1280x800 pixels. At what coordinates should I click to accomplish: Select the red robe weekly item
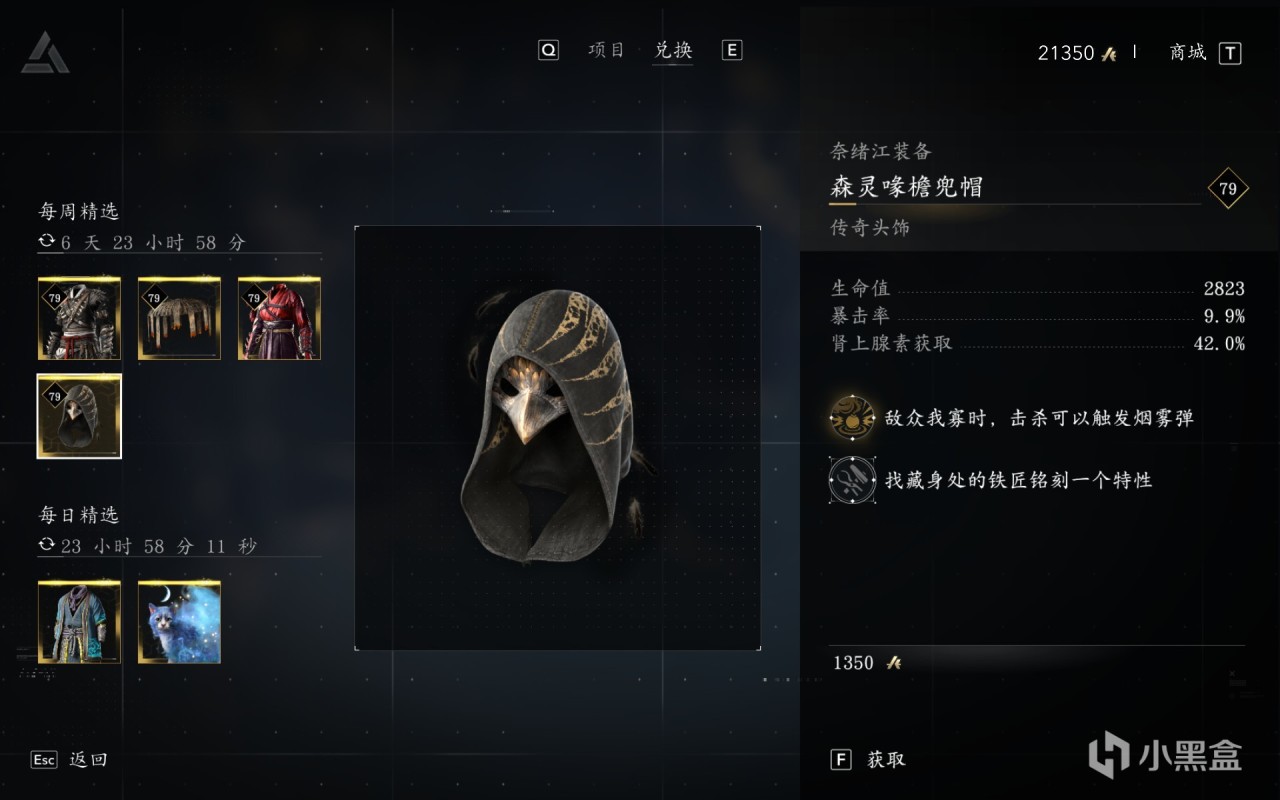[279, 318]
